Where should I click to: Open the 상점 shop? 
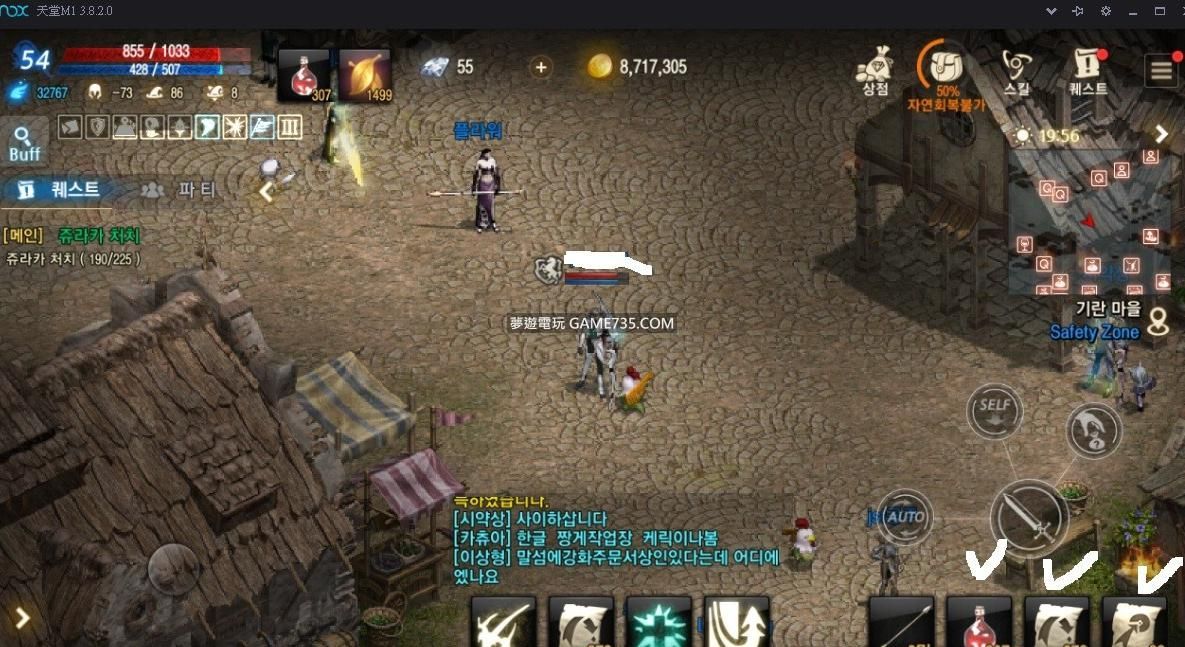coord(875,70)
